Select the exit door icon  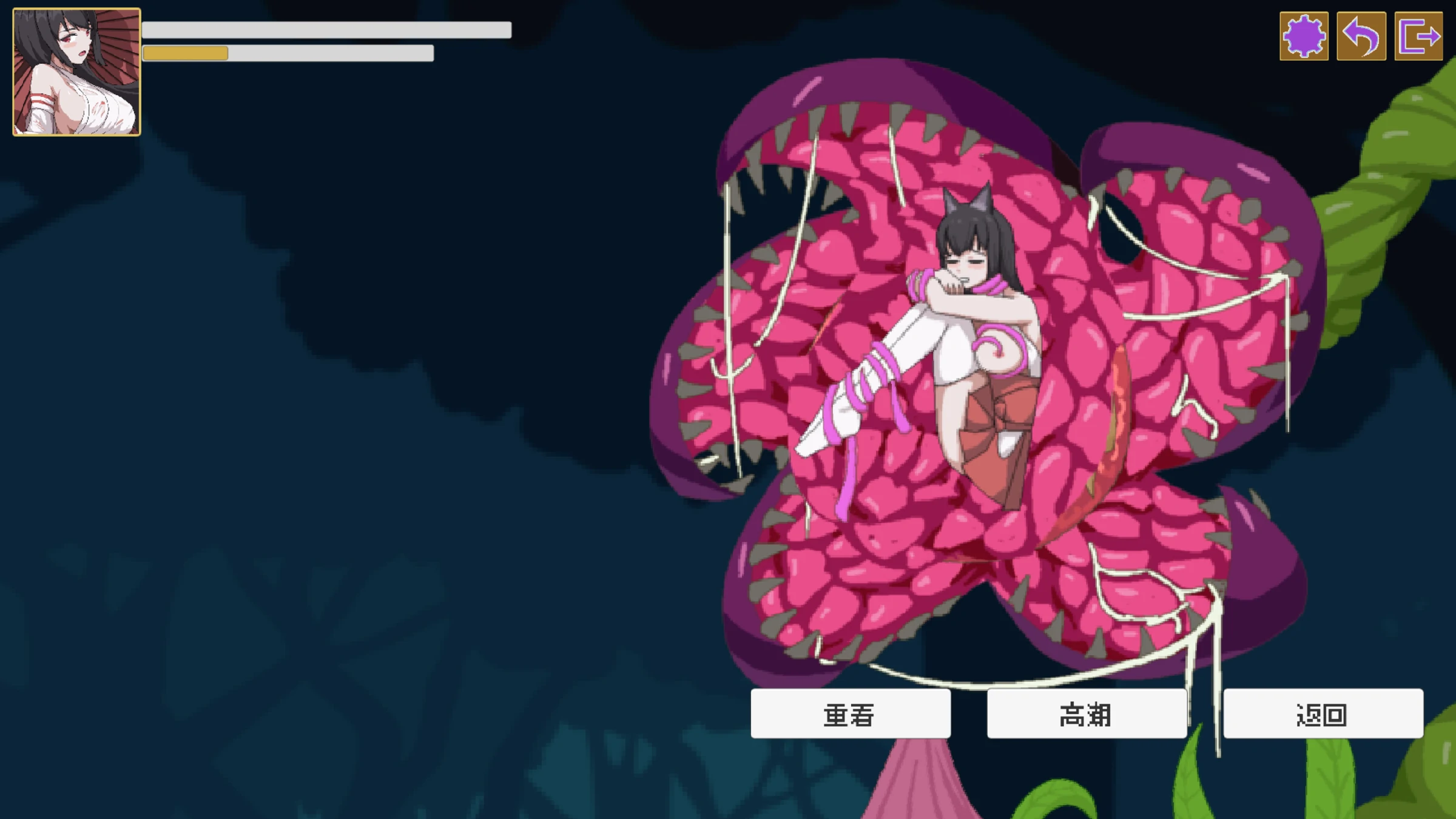click(x=1418, y=36)
